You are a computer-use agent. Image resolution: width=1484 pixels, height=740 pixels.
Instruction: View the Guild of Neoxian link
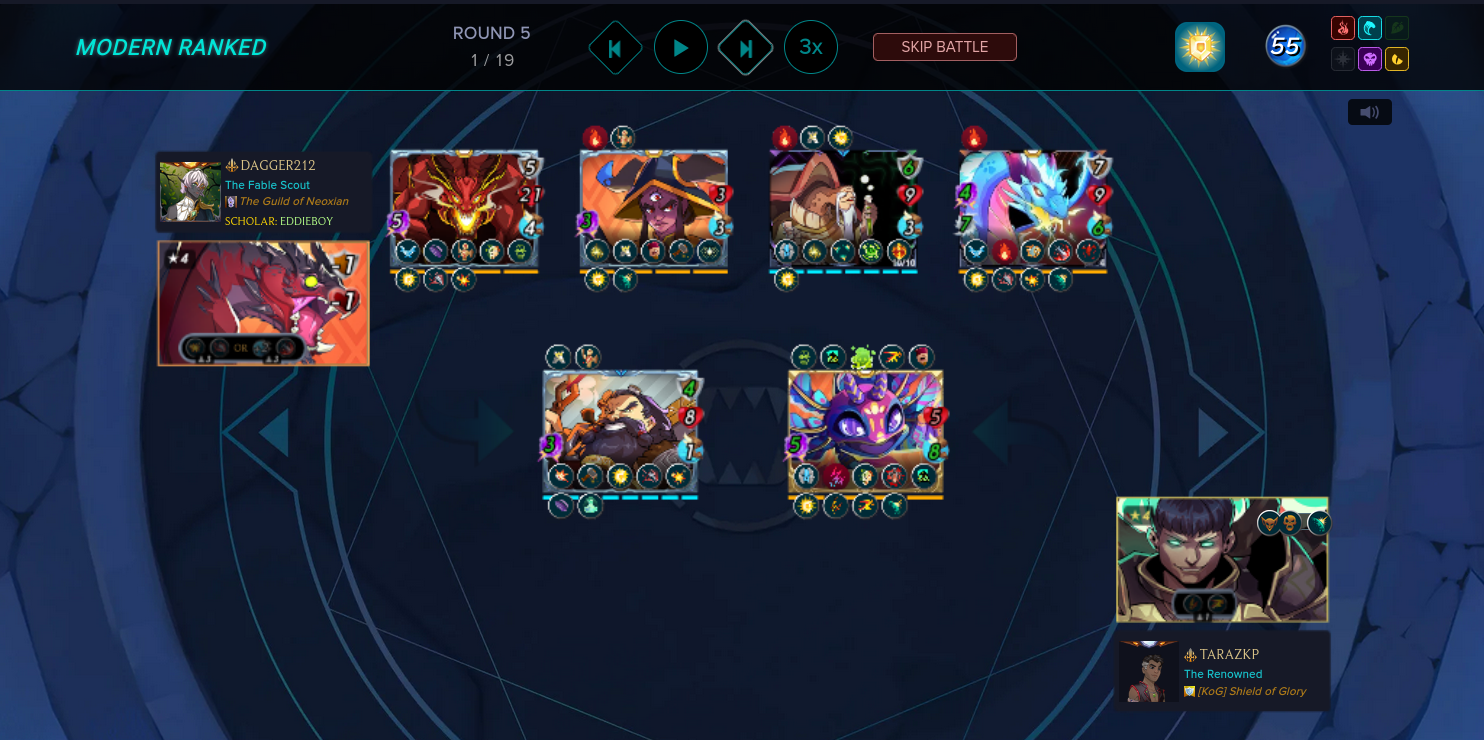293,202
